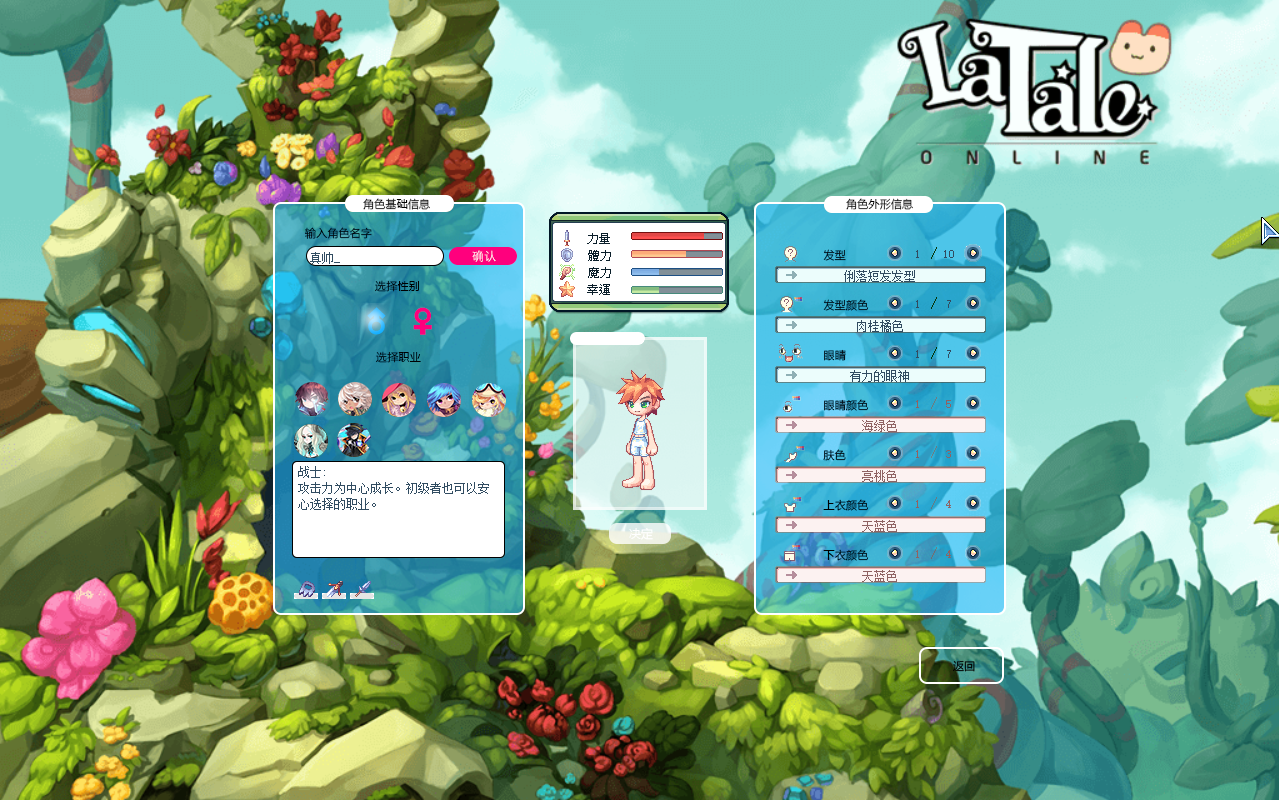1279x800 pixels.
Task: Switch to previous hair color (发型颜色)
Action: click(x=894, y=303)
